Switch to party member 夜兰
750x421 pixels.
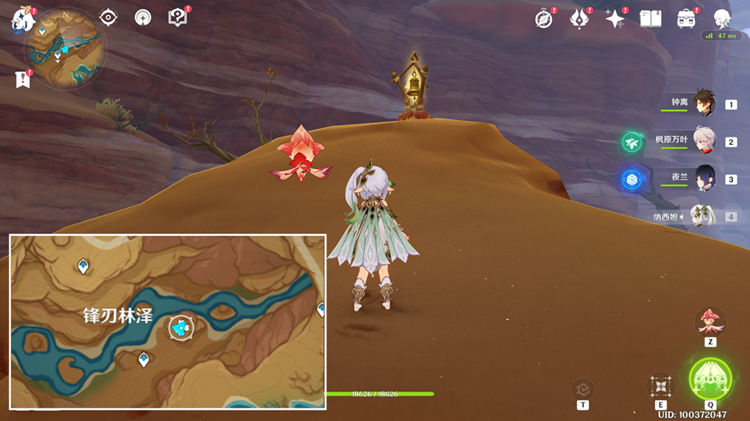point(704,179)
